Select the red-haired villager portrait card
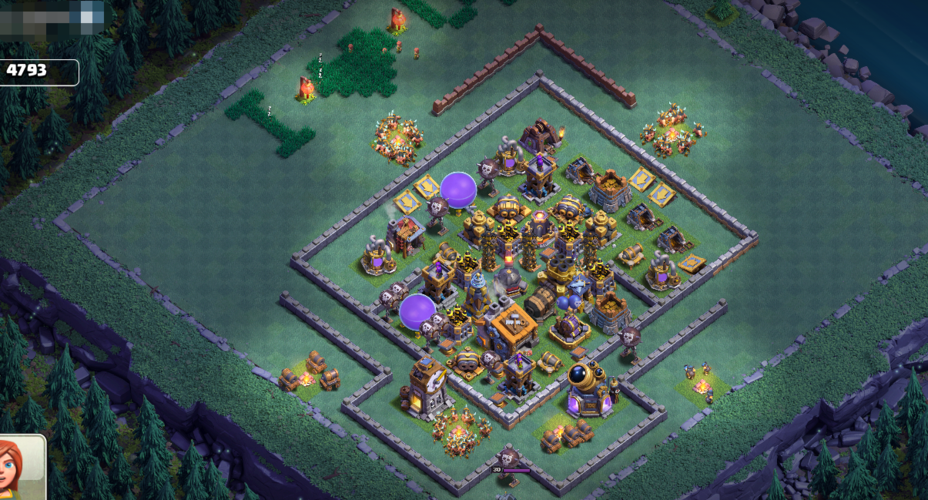Viewport: 928px width, 500px height. [x=20, y=470]
